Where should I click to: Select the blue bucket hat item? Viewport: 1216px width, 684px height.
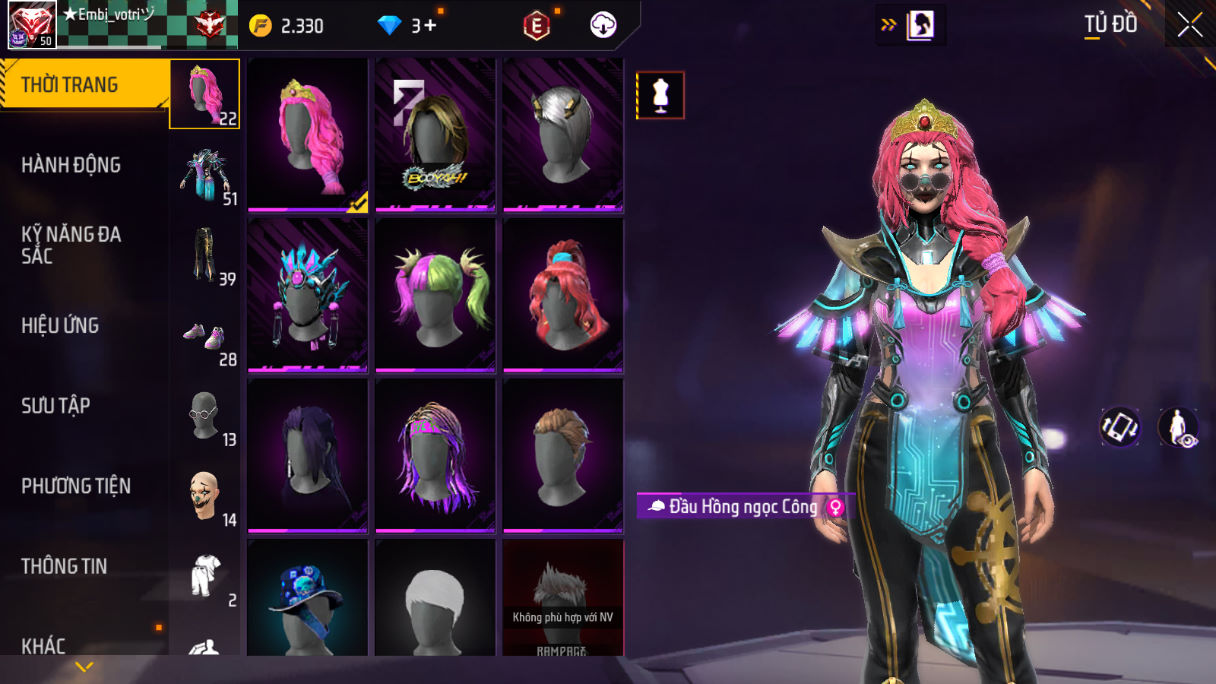pyautogui.click(x=308, y=598)
